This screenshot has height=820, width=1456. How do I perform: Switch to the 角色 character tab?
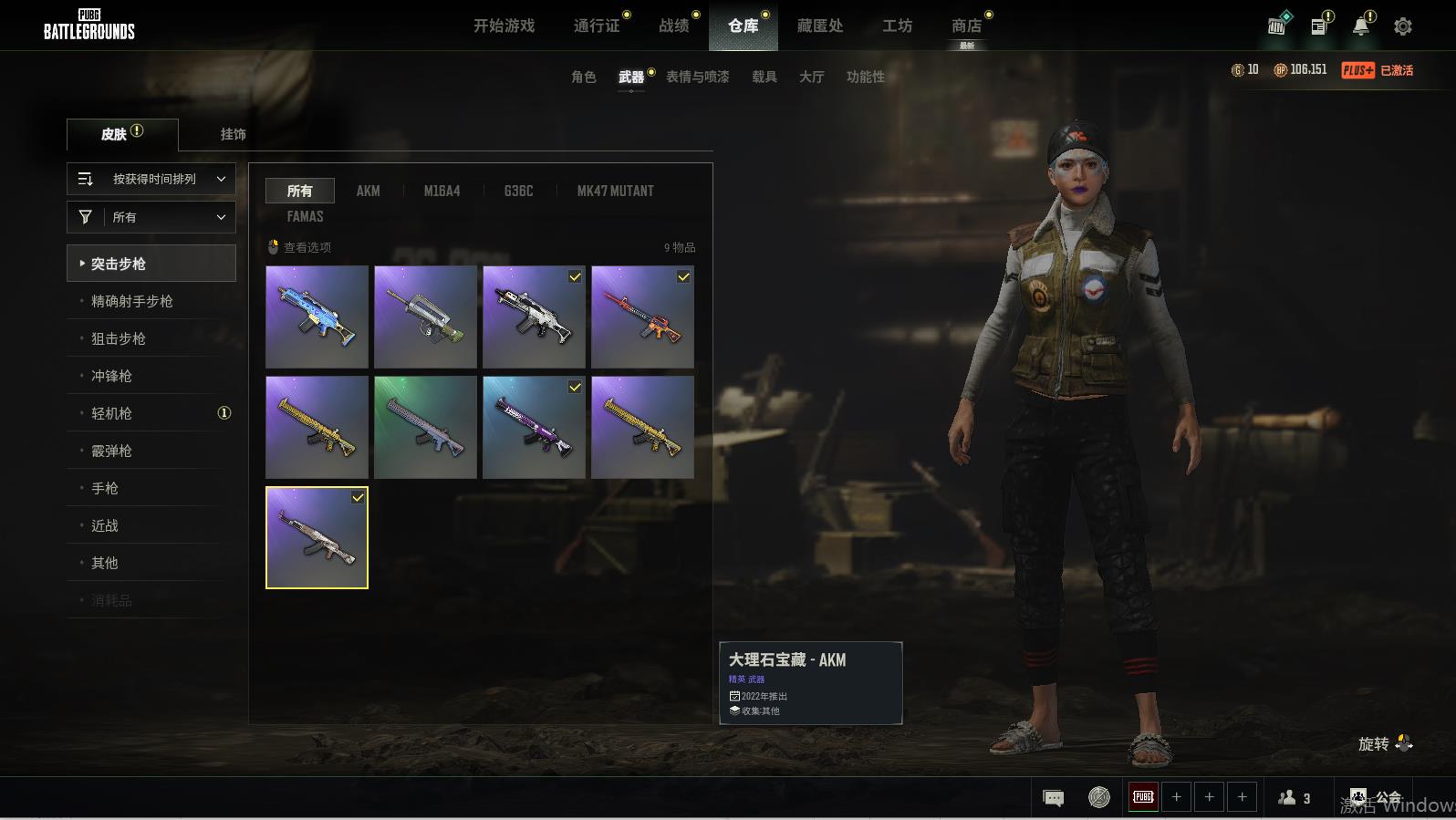click(x=584, y=77)
